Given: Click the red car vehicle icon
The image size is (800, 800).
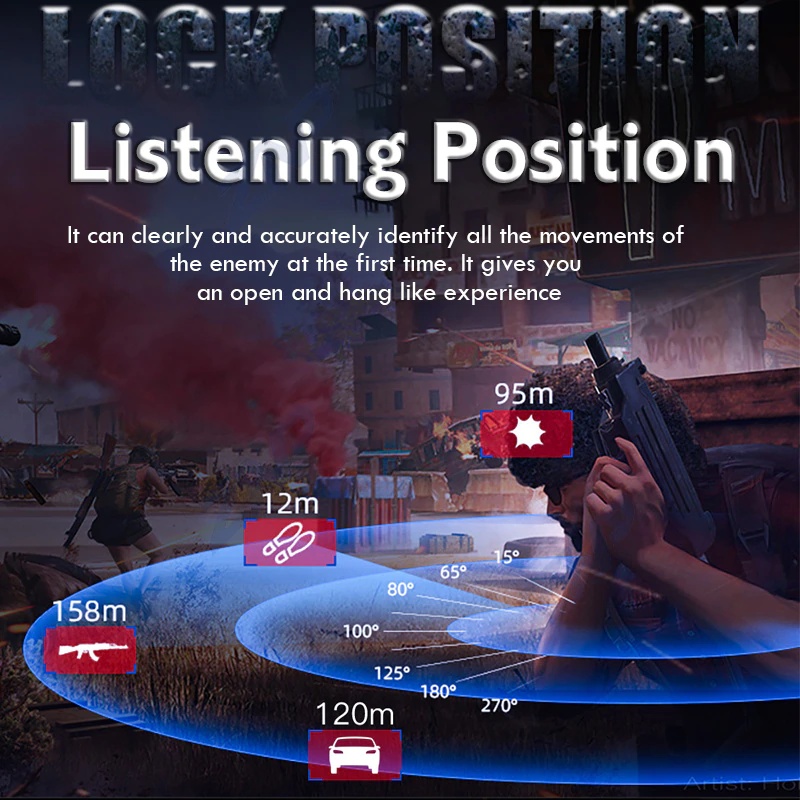Looking at the screenshot, I should [x=354, y=754].
